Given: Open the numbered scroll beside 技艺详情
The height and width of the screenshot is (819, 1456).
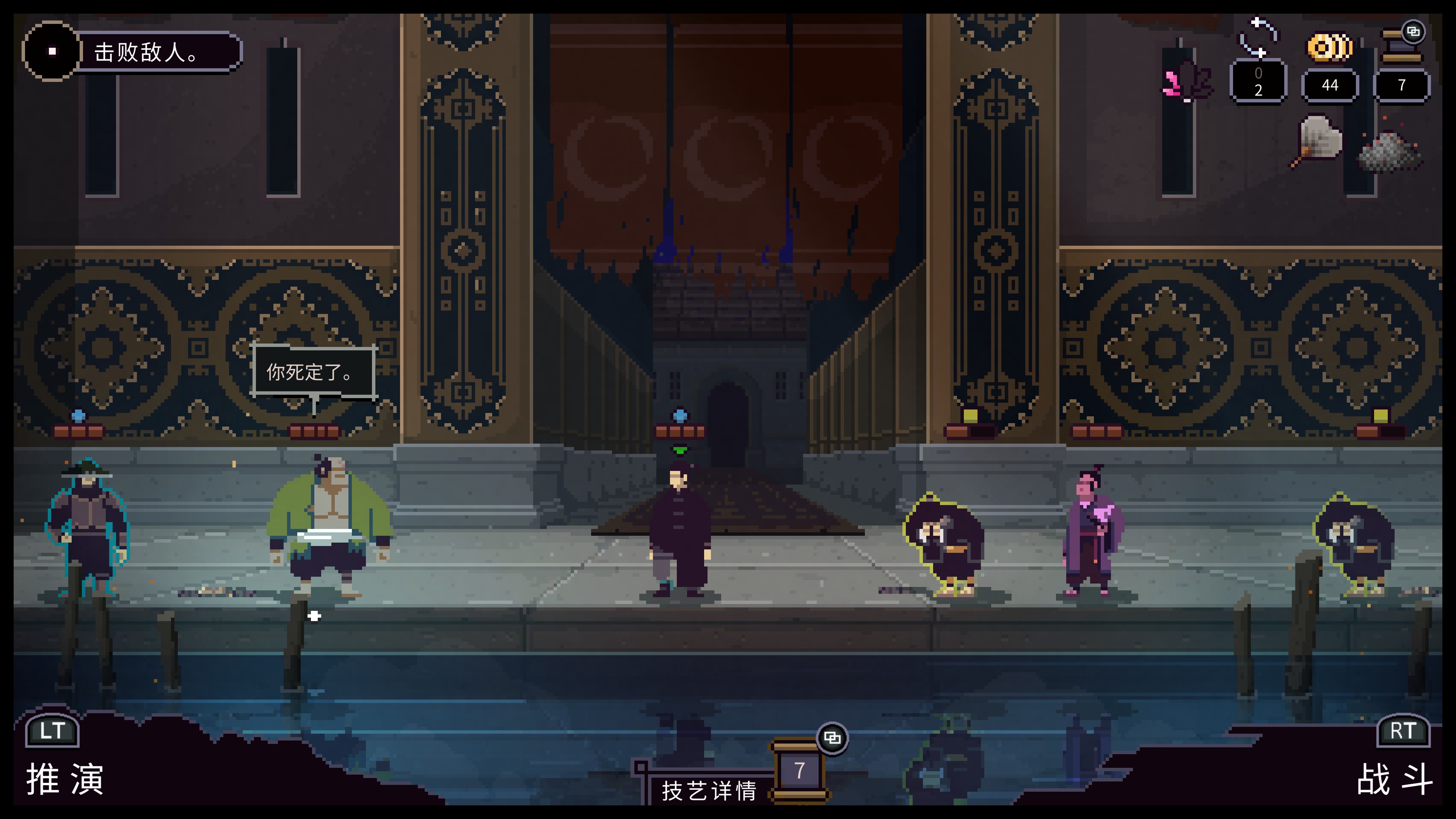Looking at the screenshot, I should click(799, 770).
